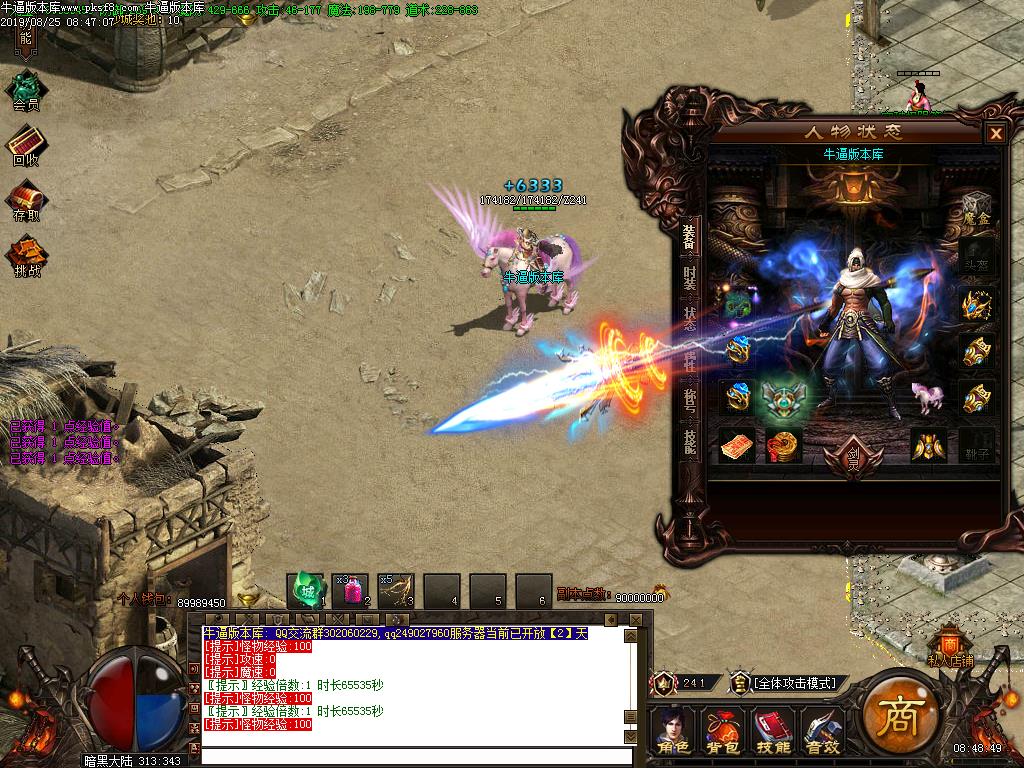
Task: Open the 私人店铺 private shop
Action: point(949,648)
